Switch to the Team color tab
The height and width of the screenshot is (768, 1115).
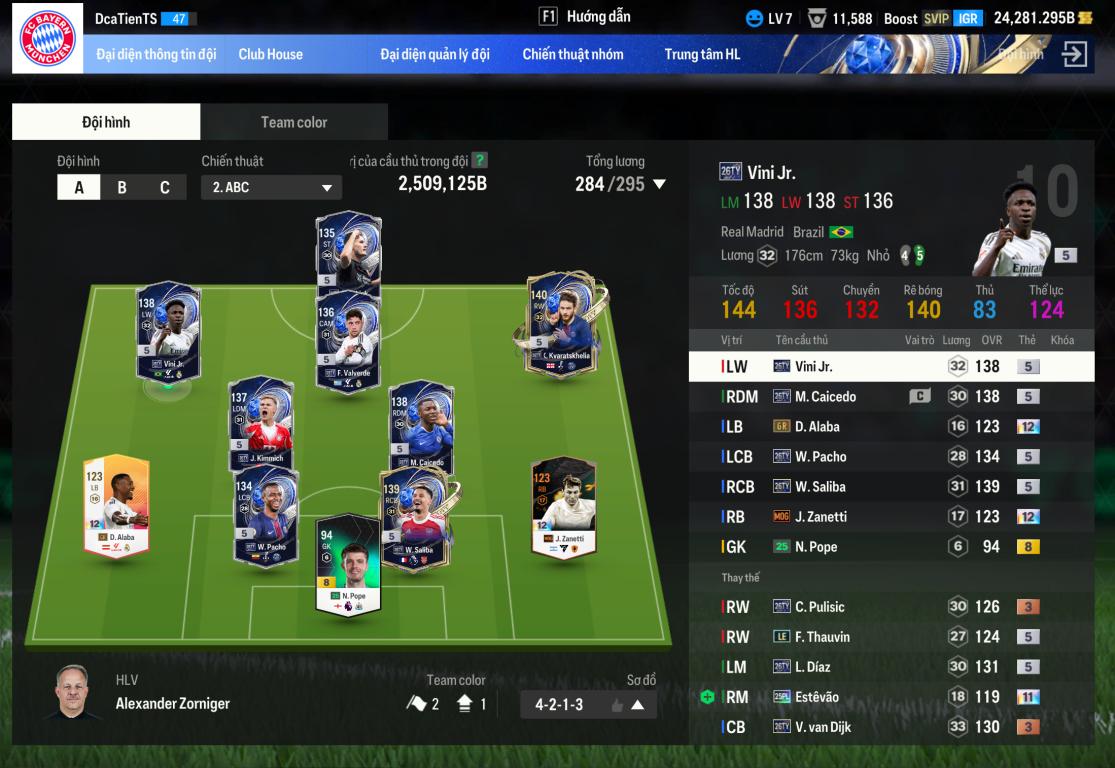pos(294,122)
